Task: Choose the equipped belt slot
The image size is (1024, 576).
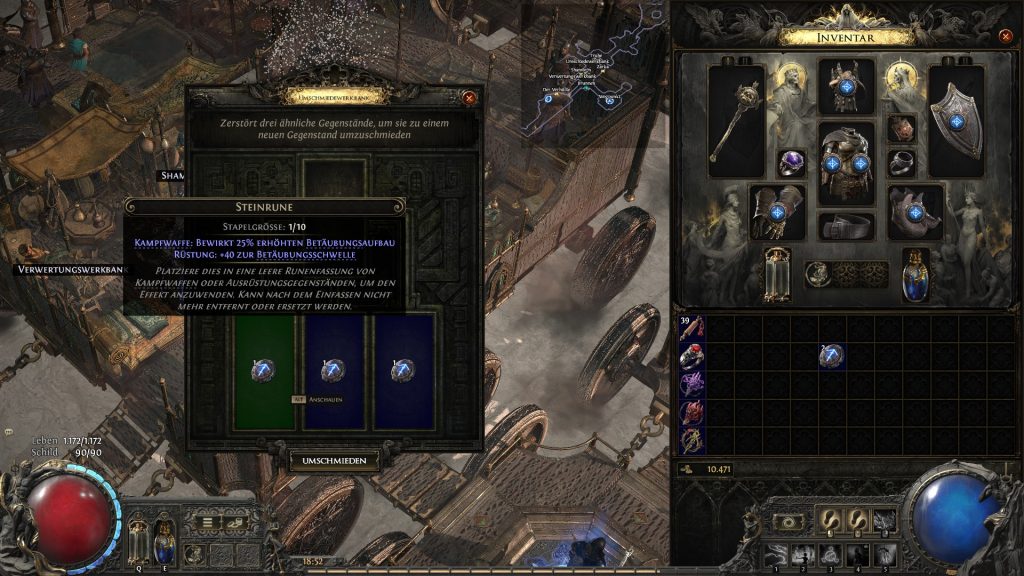Action: coord(846,226)
